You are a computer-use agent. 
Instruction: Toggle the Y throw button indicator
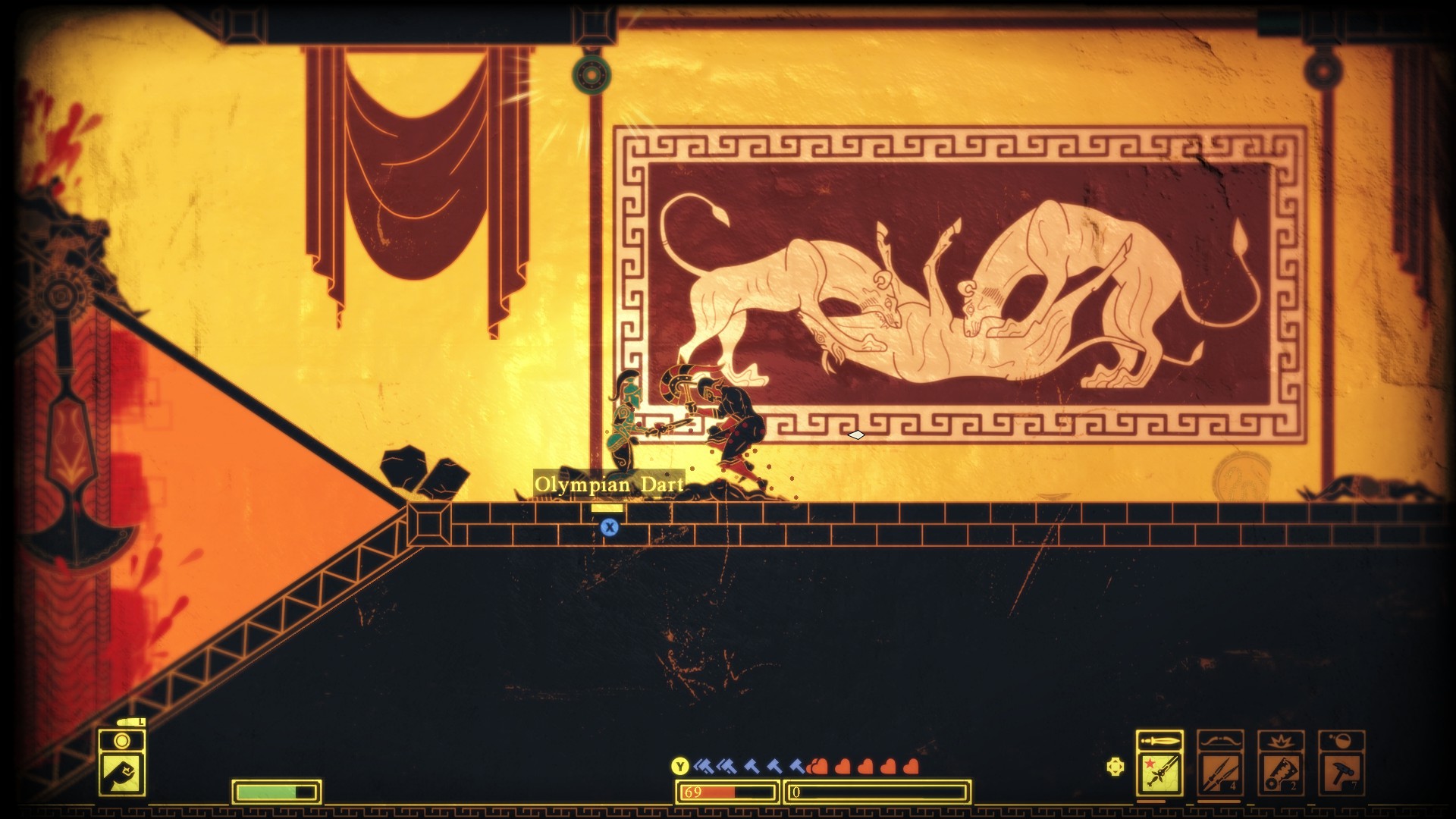click(x=679, y=766)
